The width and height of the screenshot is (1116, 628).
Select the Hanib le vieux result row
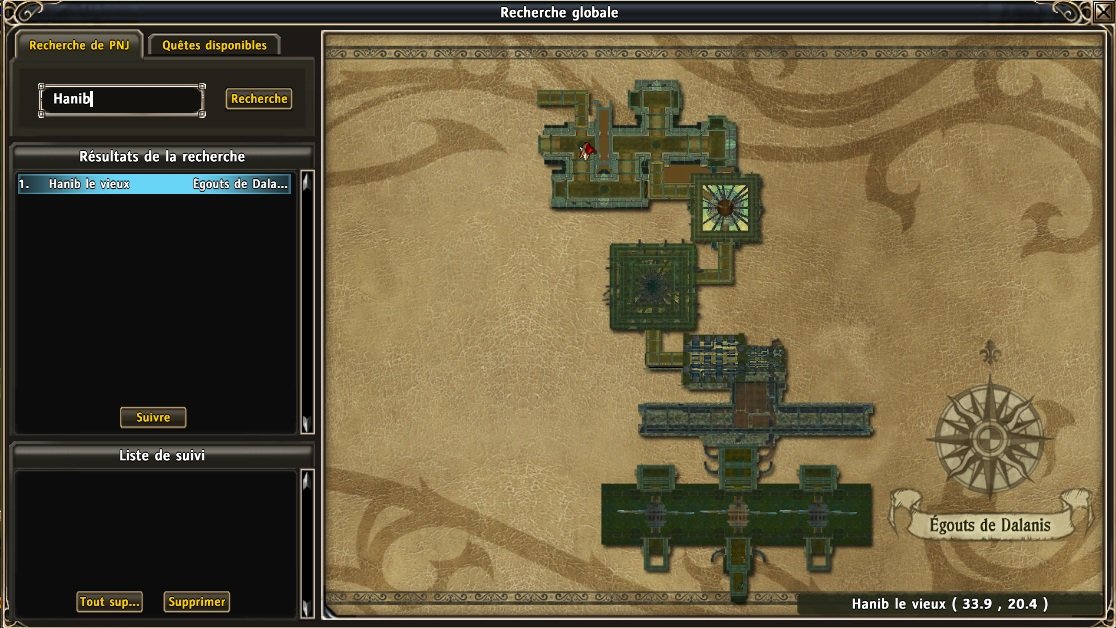click(154, 184)
